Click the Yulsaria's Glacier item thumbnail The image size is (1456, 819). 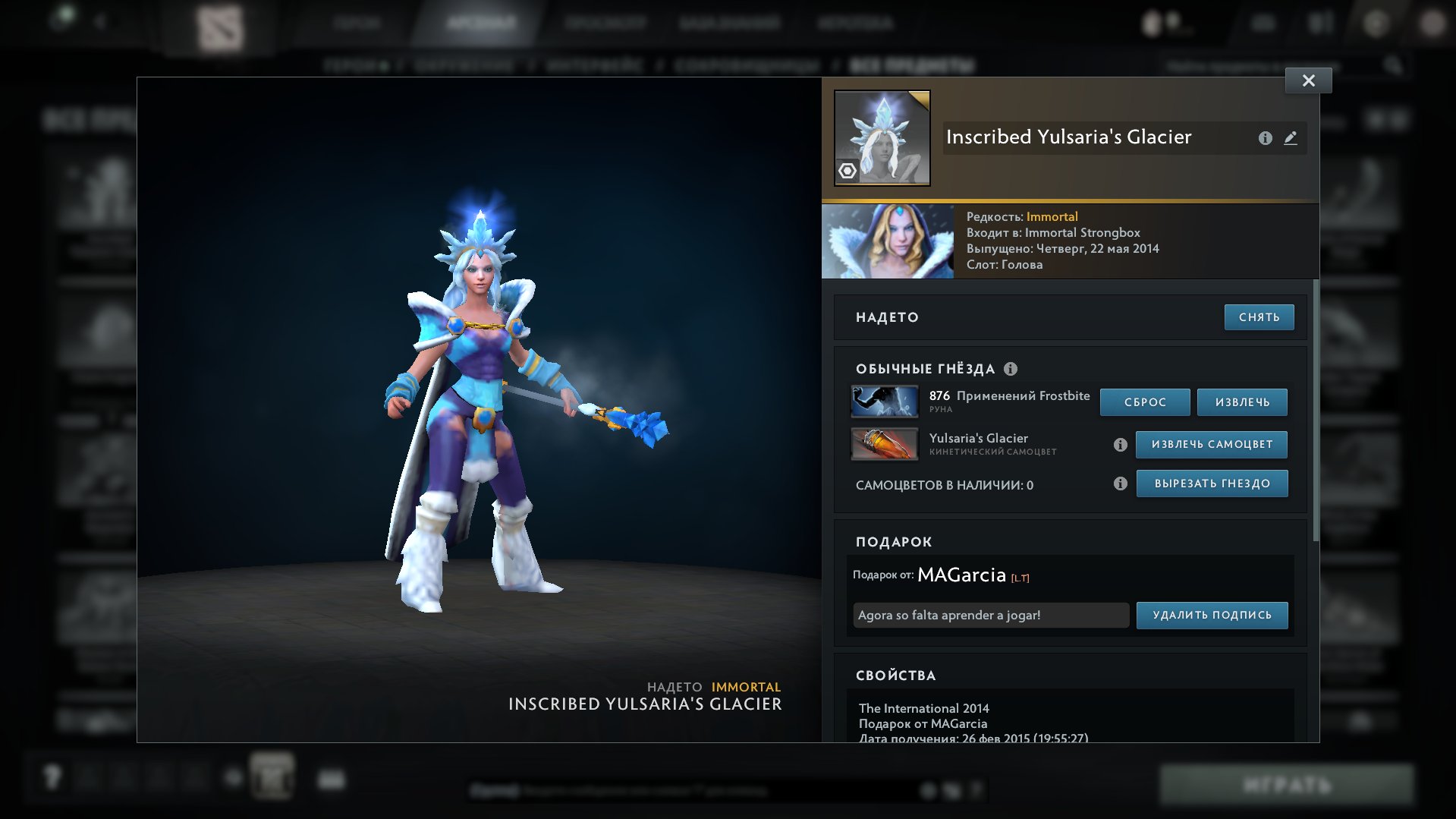click(x=882, y=138)
